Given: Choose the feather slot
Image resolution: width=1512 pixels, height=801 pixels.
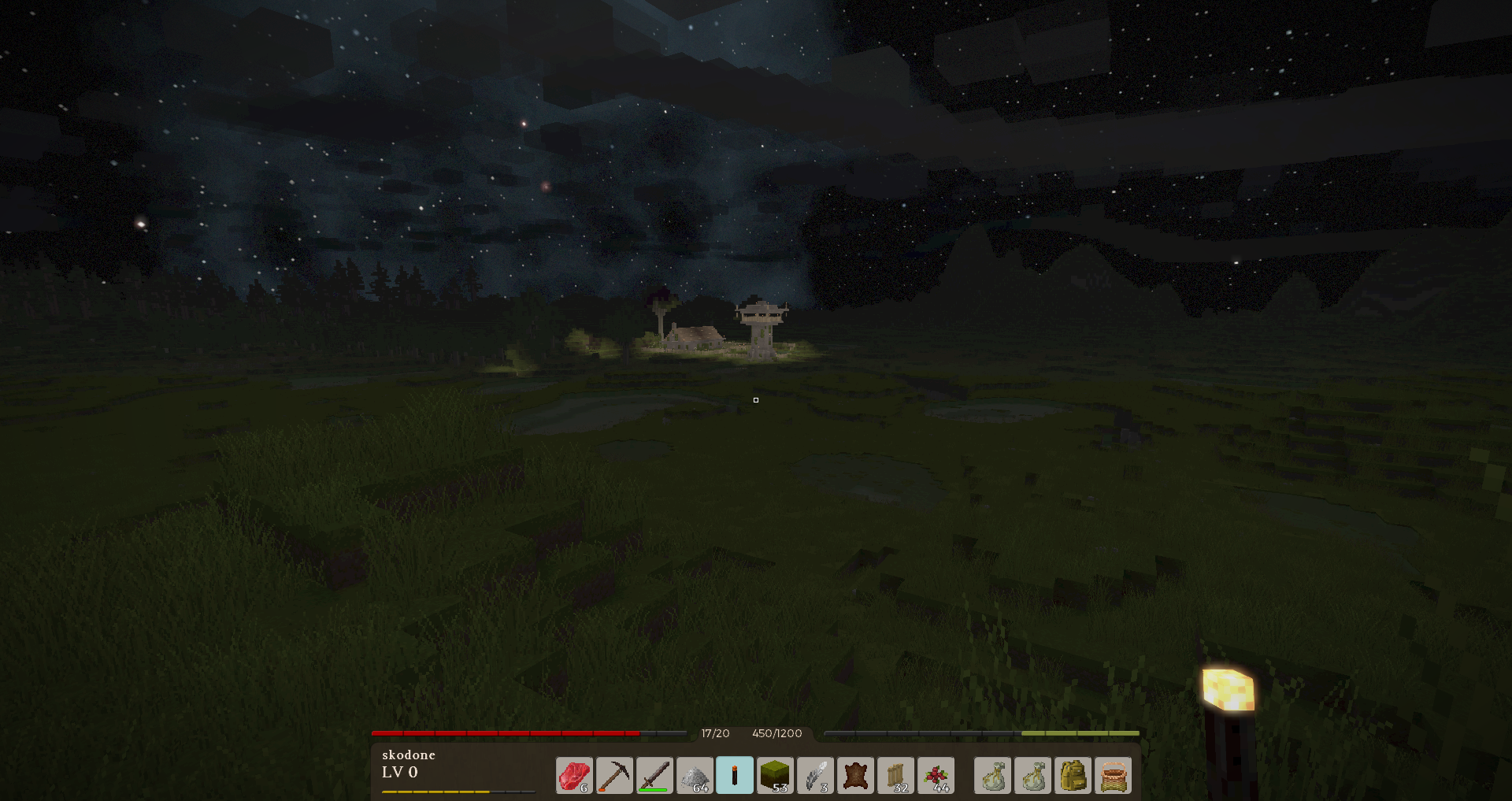Looking at the screenshot, I should [815, 776].
